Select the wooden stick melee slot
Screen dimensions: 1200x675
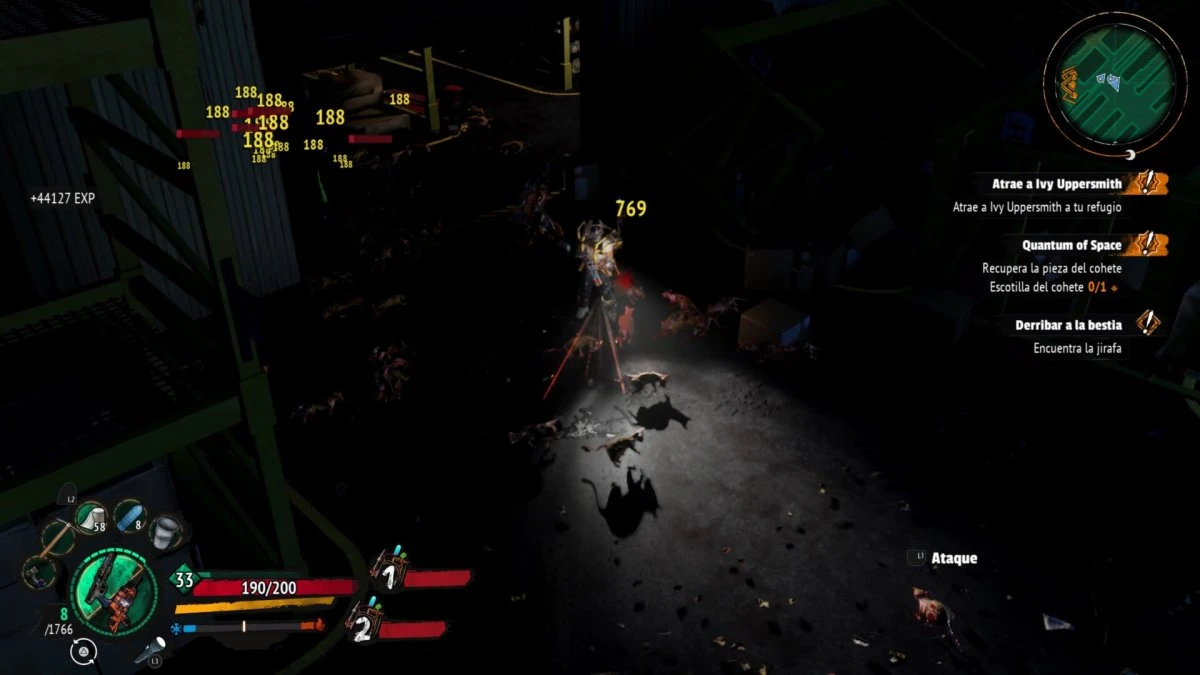click(x=57, y=540)
